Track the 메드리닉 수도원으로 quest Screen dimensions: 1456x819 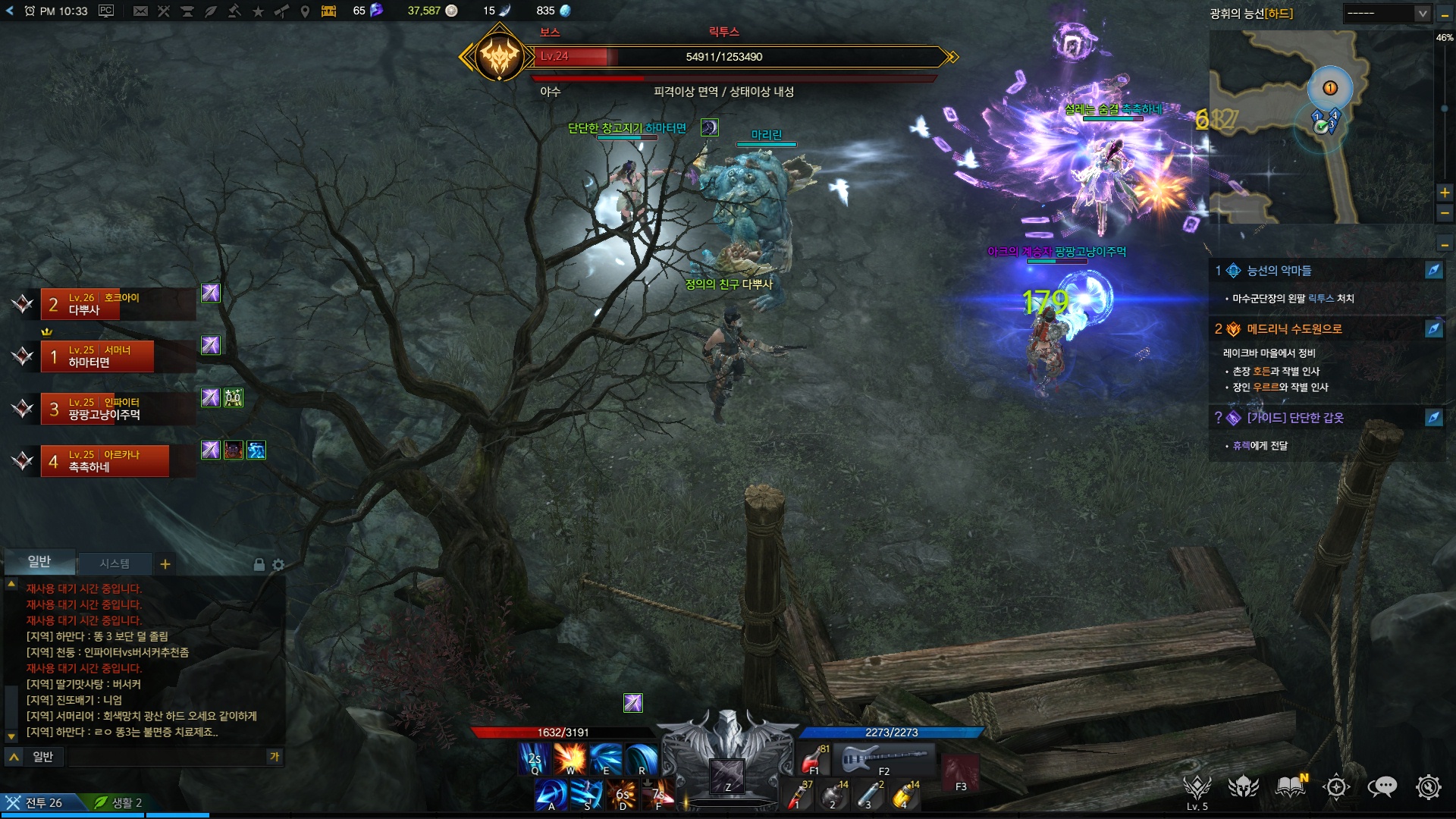[1433, 329]
